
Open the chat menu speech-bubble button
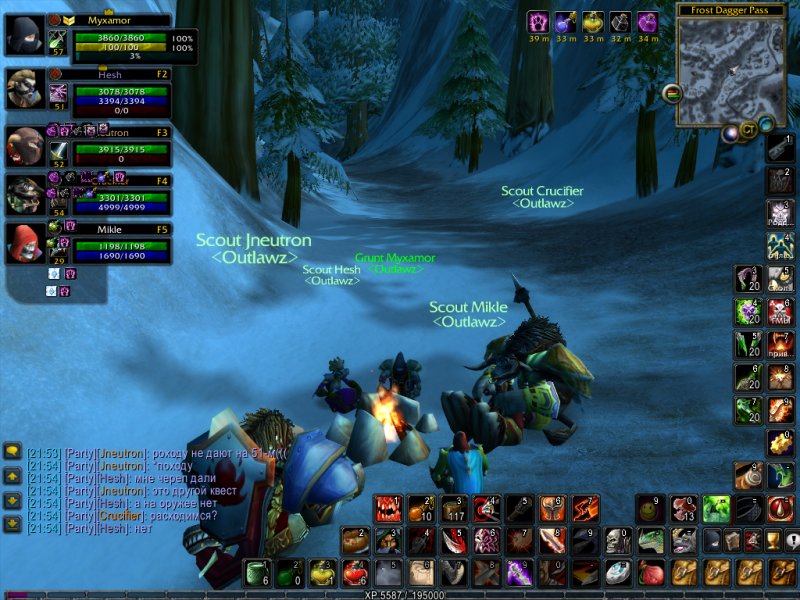point(12,452)
